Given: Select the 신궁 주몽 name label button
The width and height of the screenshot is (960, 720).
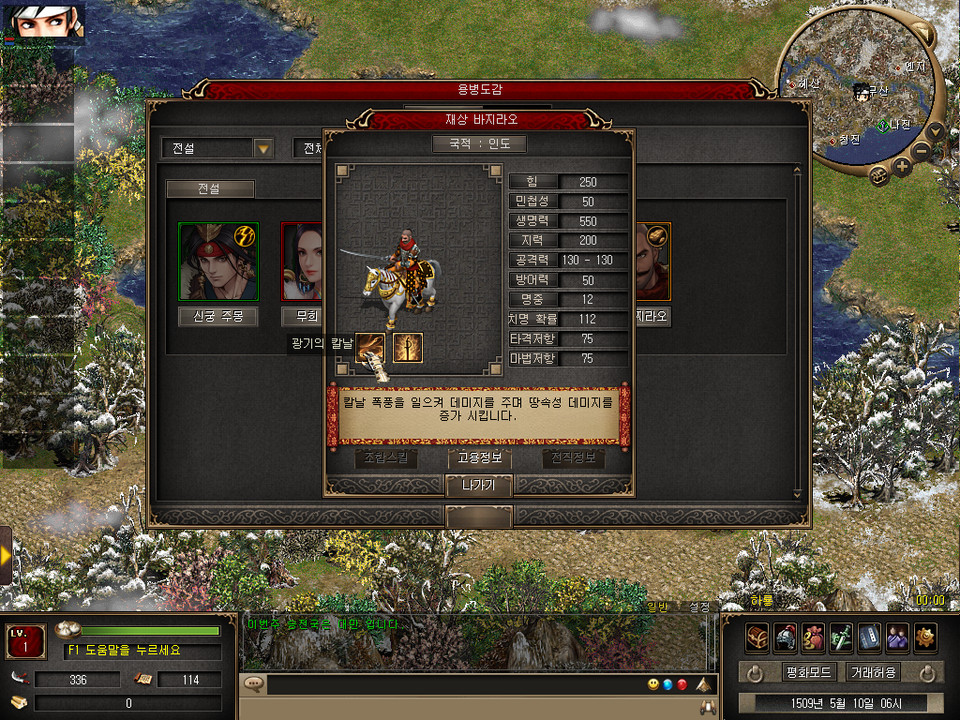Looking at the screenshot, I should point(218,317).
